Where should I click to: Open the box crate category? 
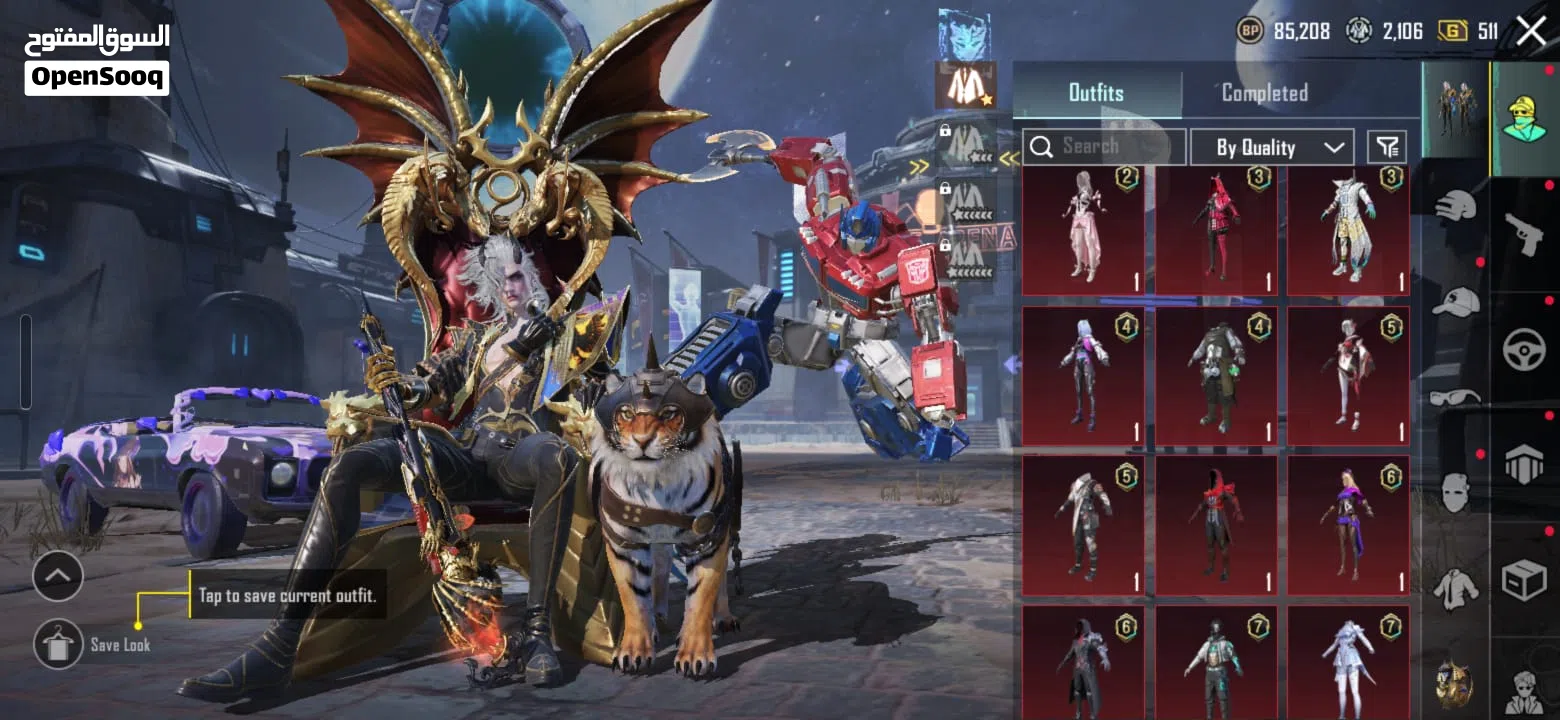[1524, 580]
